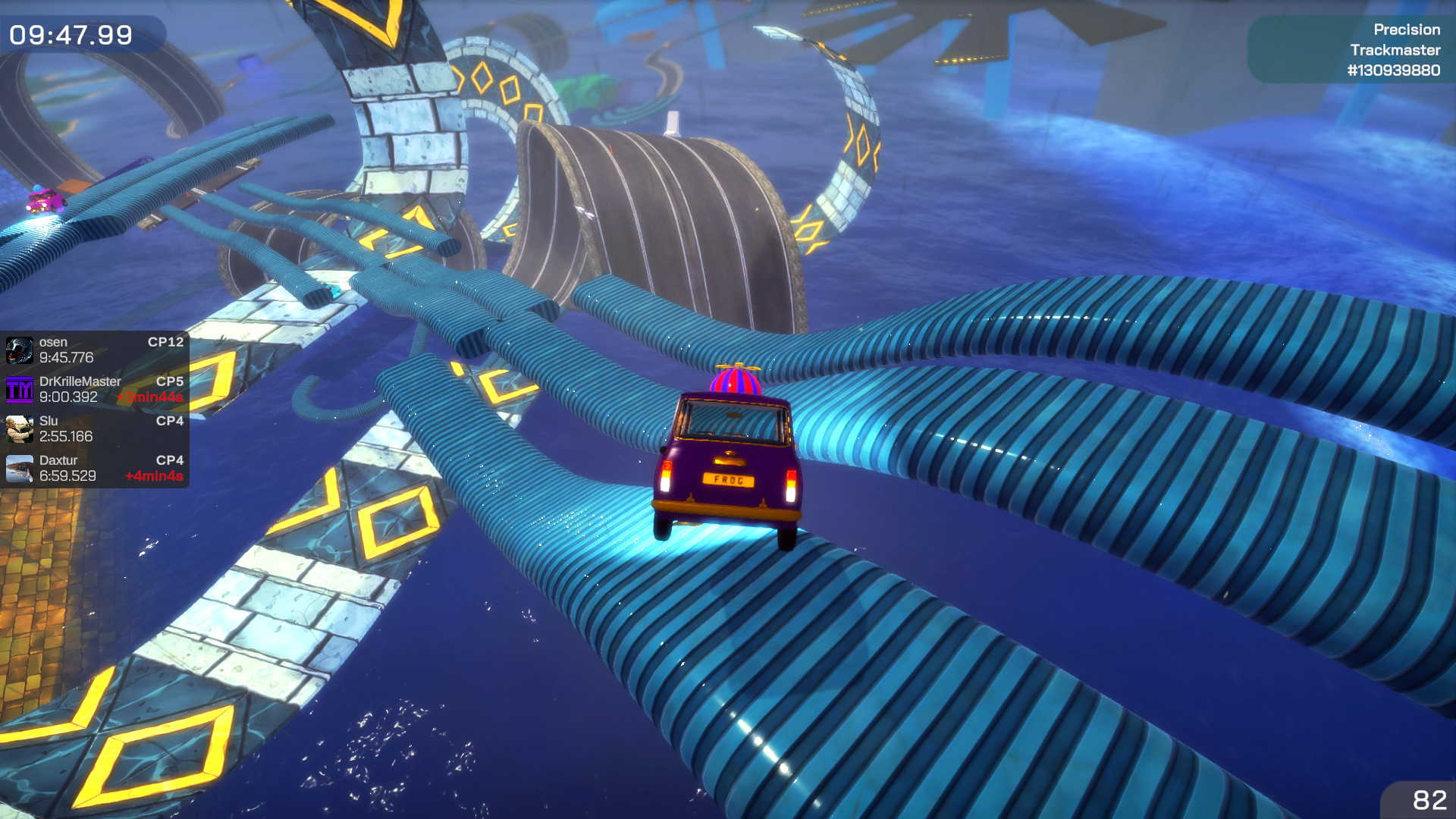Click the CP12 checkpoint indicator for osen

(165, 342)
